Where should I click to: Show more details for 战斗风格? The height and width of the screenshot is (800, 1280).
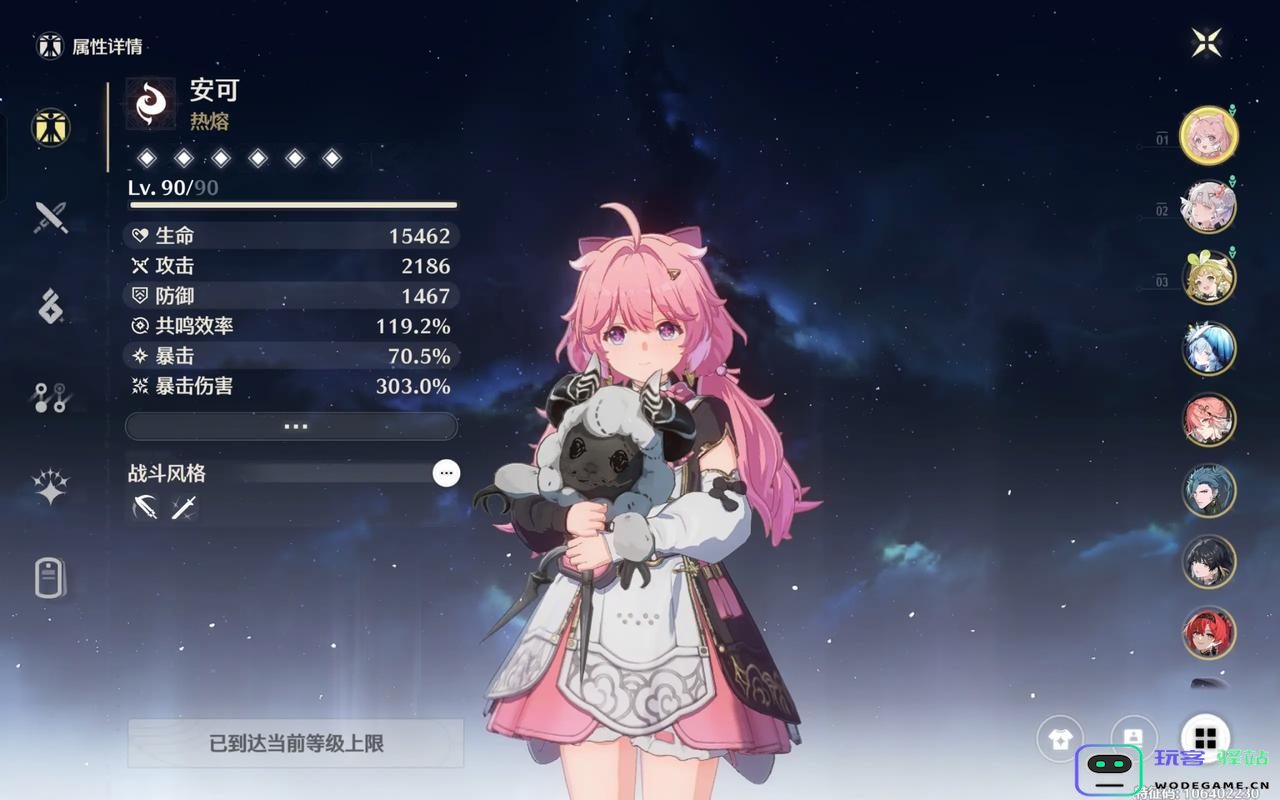point(446,473)
